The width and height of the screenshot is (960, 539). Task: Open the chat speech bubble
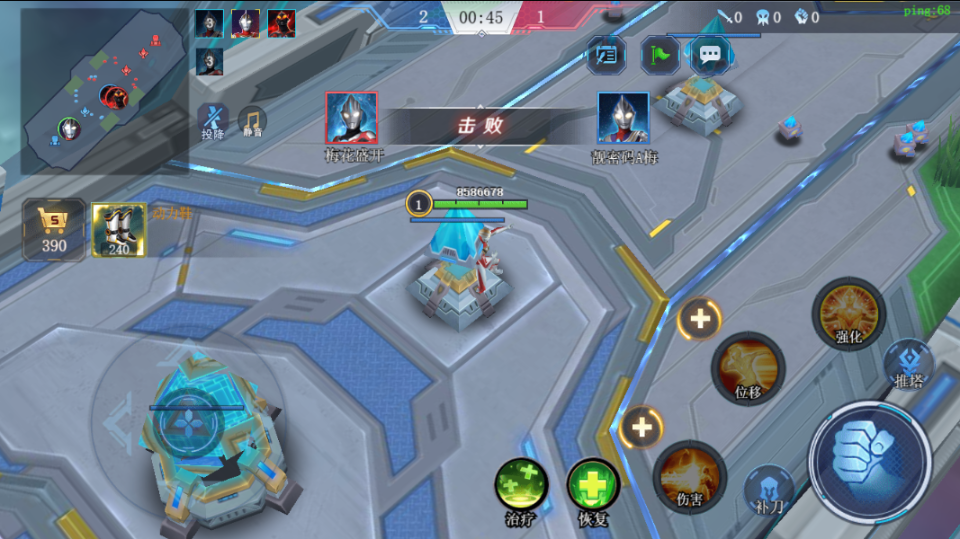click(x=710, y=55)
